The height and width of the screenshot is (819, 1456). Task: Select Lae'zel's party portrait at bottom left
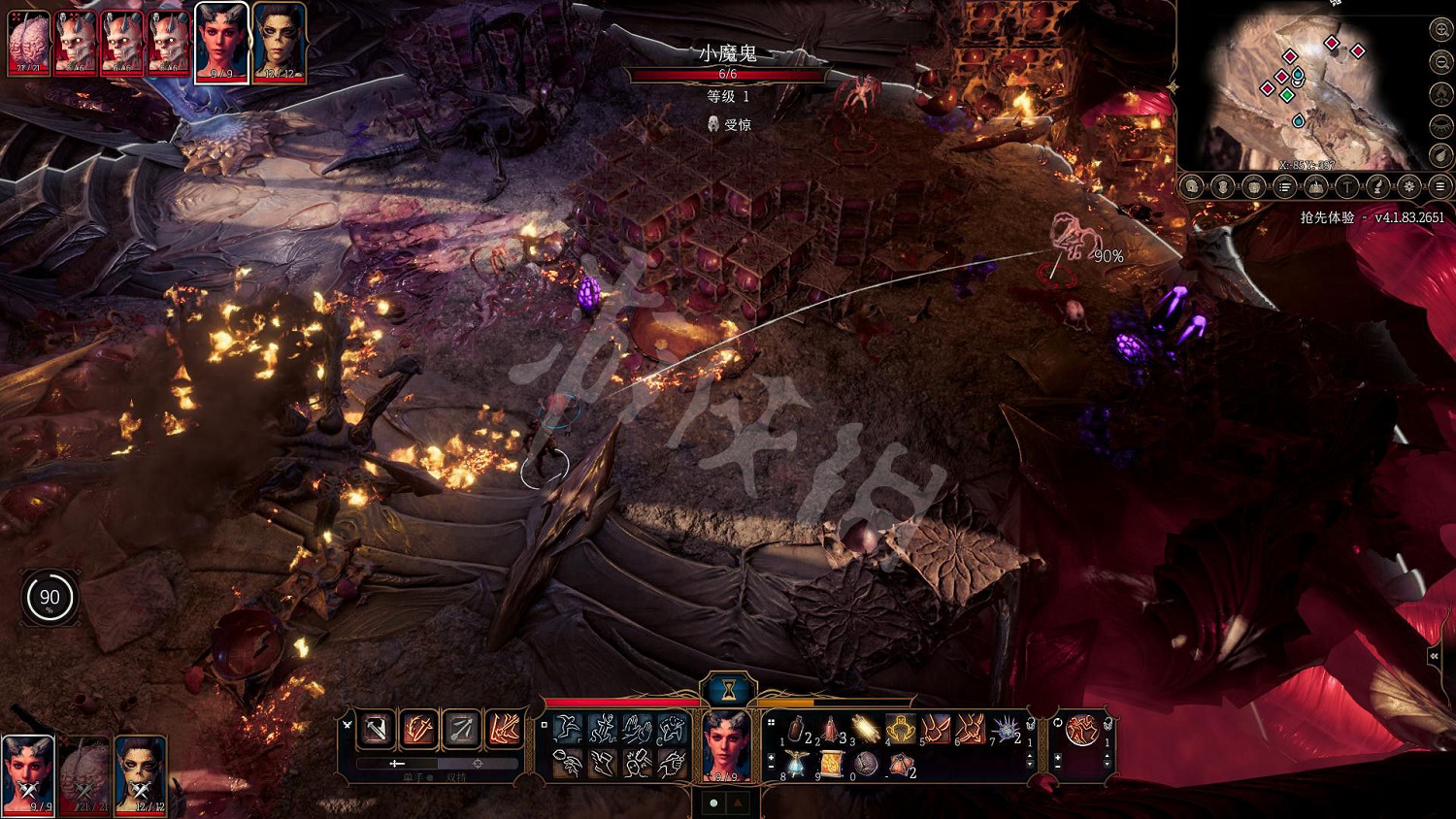141,773
